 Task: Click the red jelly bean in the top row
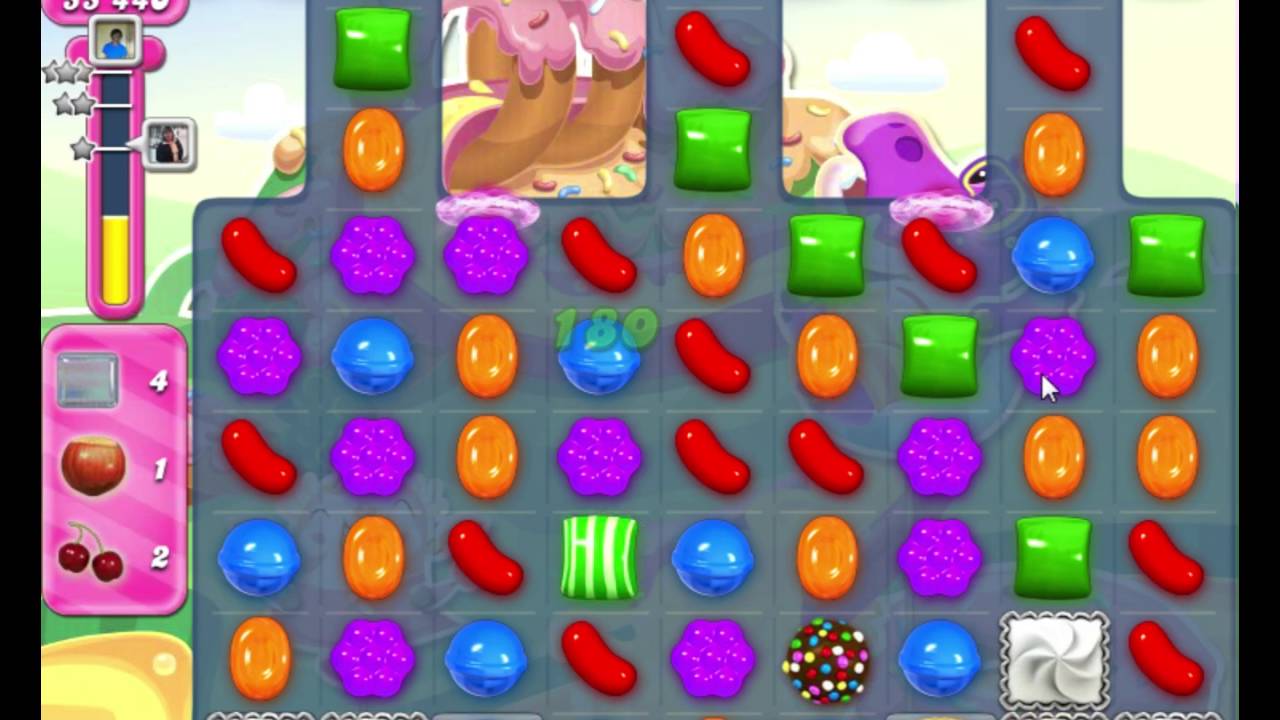tap(711, 50)
